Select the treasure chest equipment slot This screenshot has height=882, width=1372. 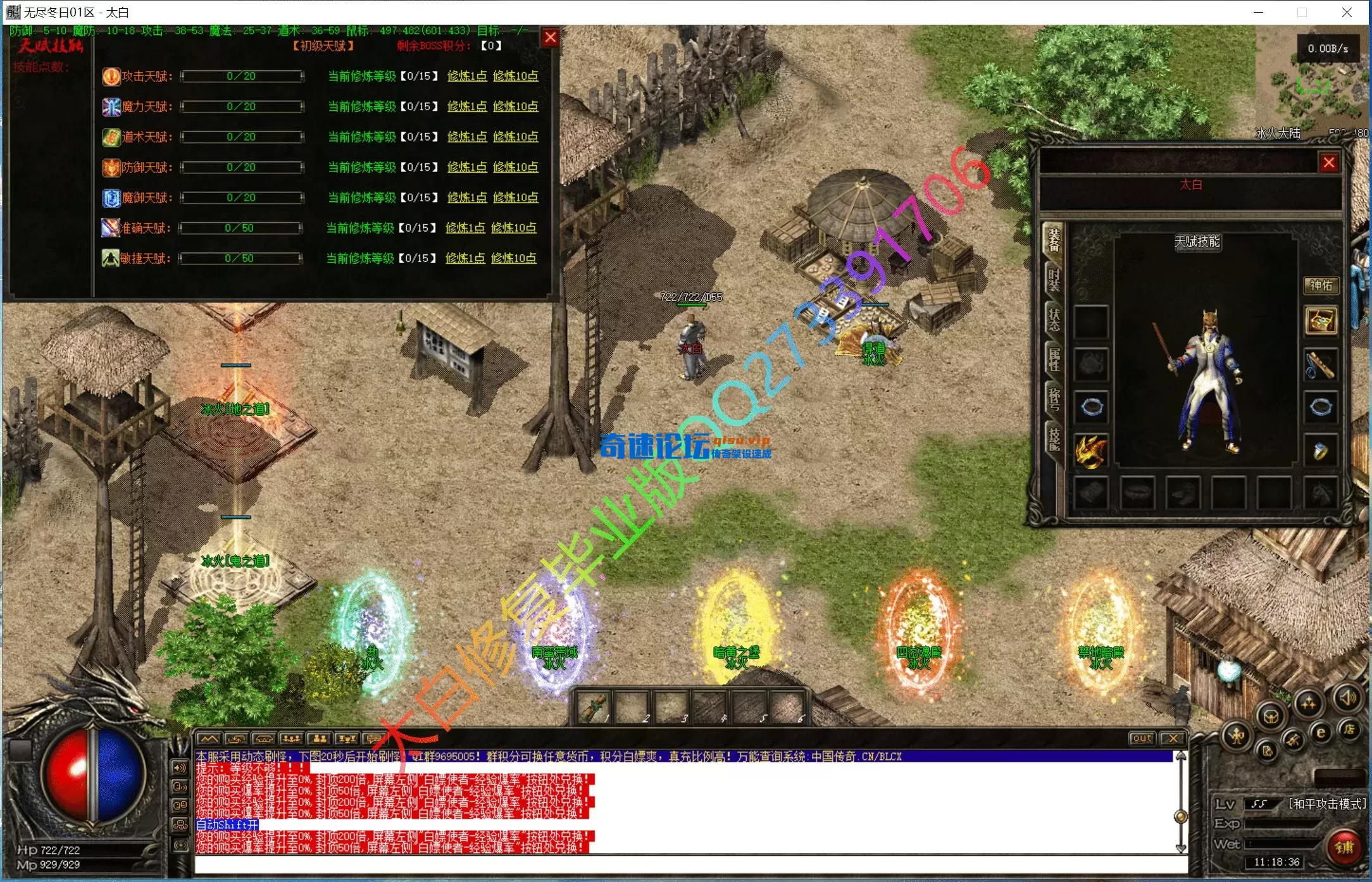coord(1321,321)
